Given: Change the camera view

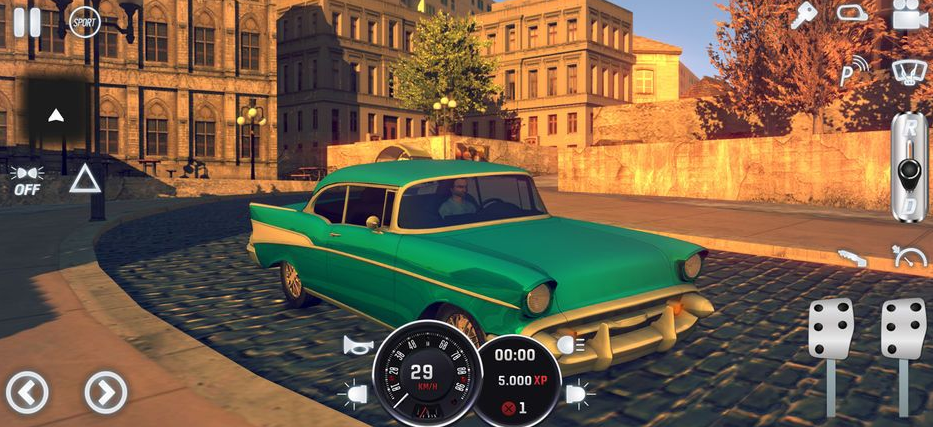Looking at the screenshot, I should tap(909, 15).
